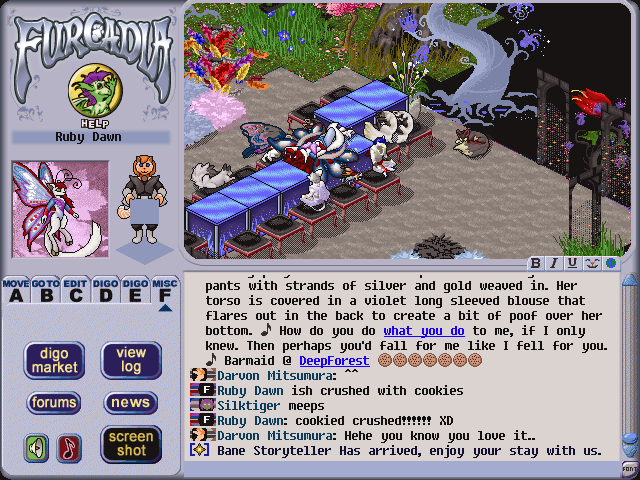The image size is (640, 480).
Task: Open the MISC tab F
Action: [165, 290]
